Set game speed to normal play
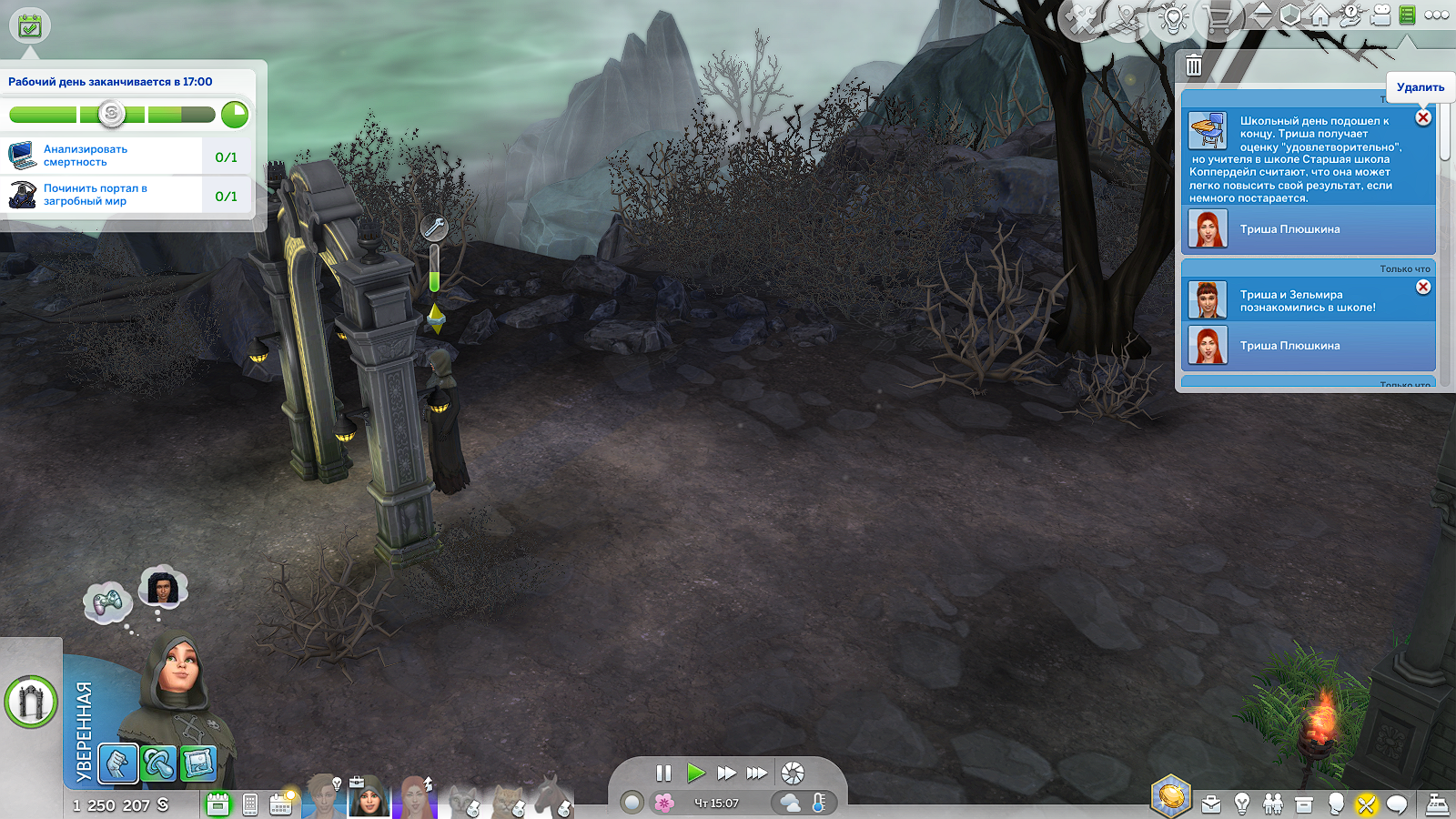1456x819 pixels. [696, 773]
